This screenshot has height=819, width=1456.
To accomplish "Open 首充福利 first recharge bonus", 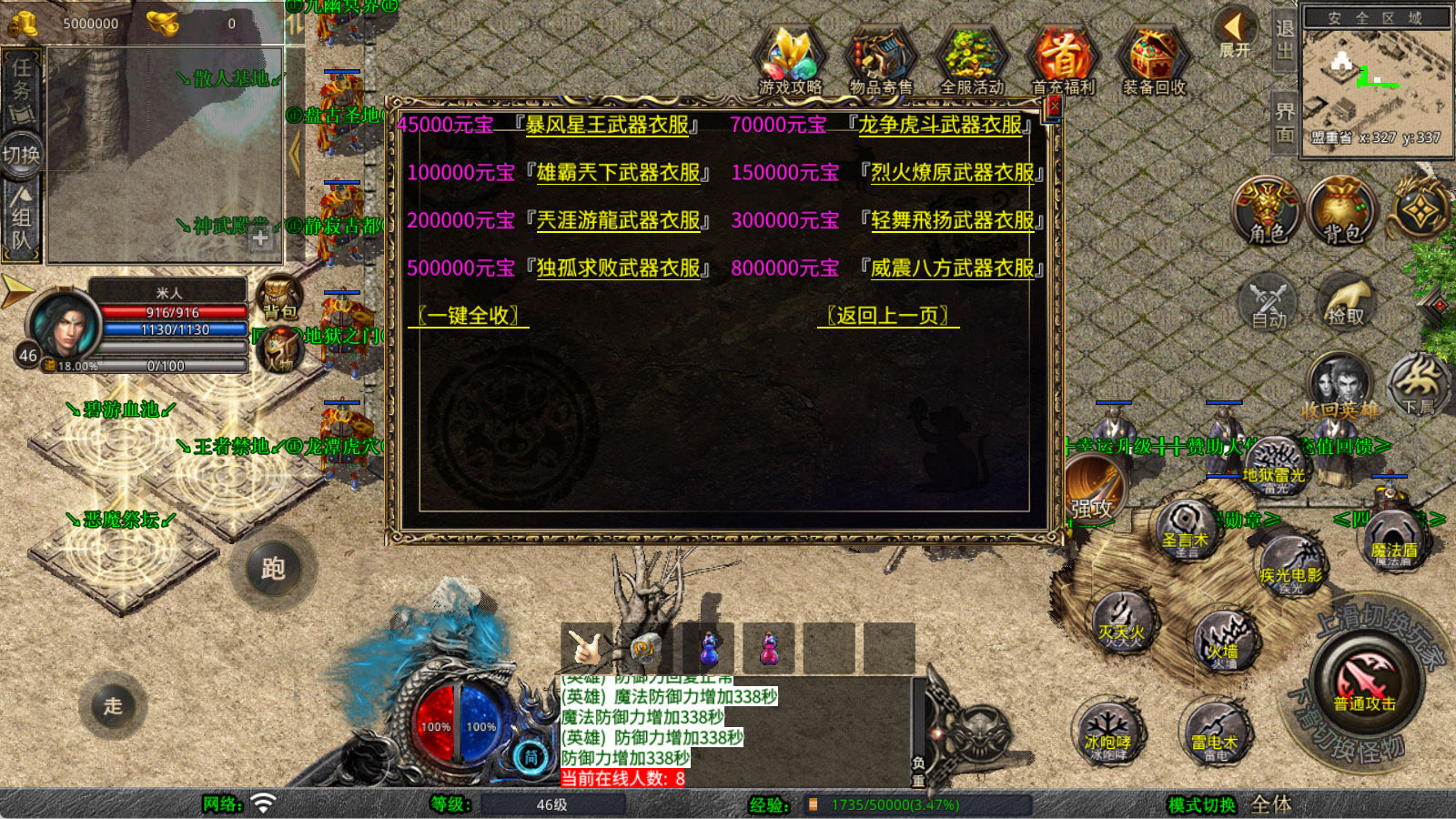I will coord(1062,60).
